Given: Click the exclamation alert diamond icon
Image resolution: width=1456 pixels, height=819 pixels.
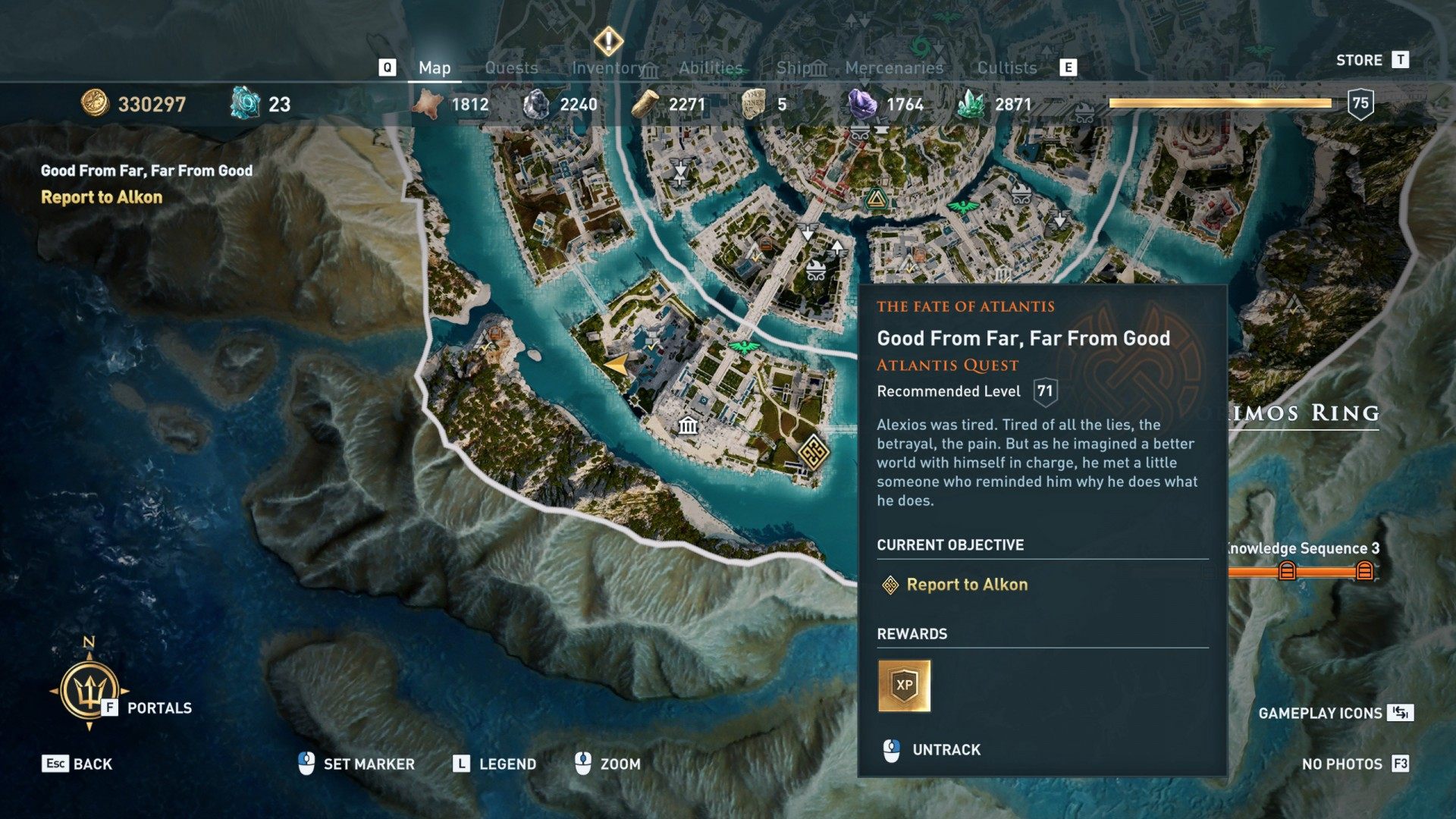Looking at the screenshot, I should [608, 41].
